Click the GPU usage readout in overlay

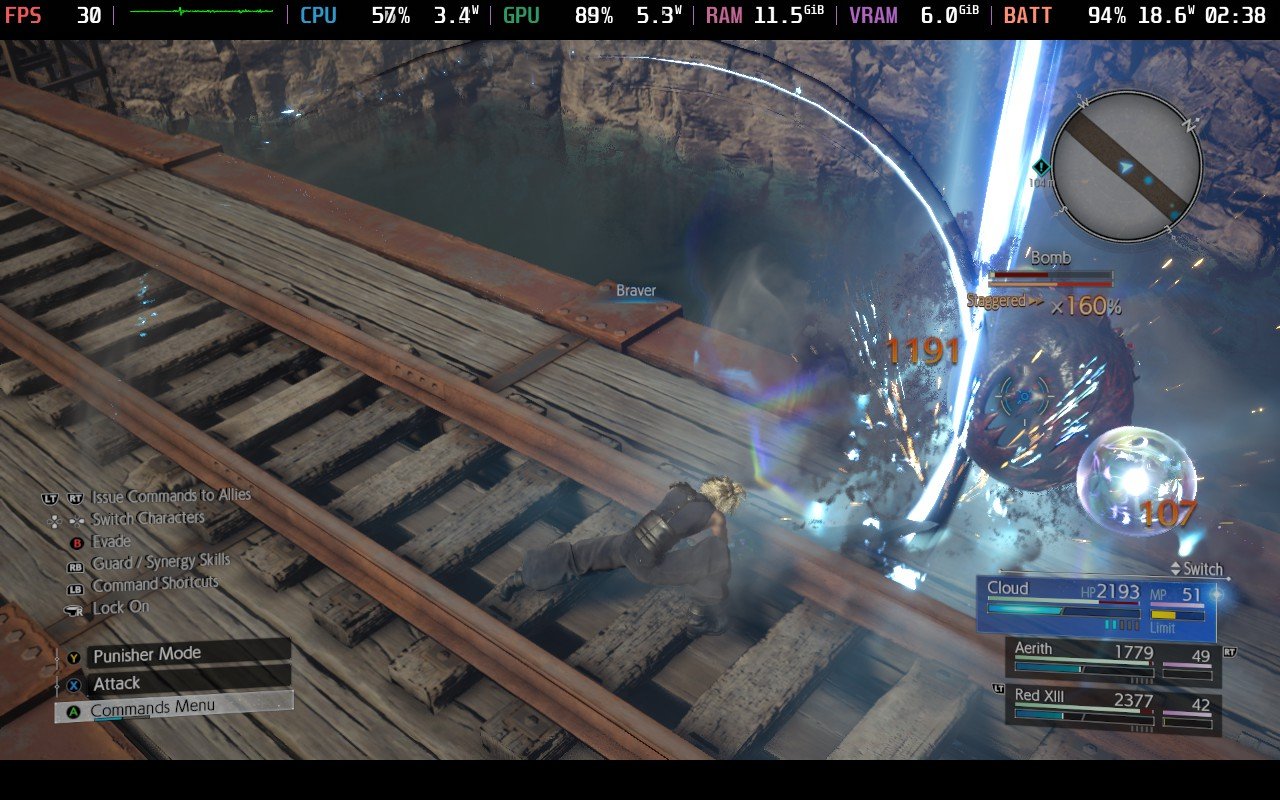[x=596, y=14]
